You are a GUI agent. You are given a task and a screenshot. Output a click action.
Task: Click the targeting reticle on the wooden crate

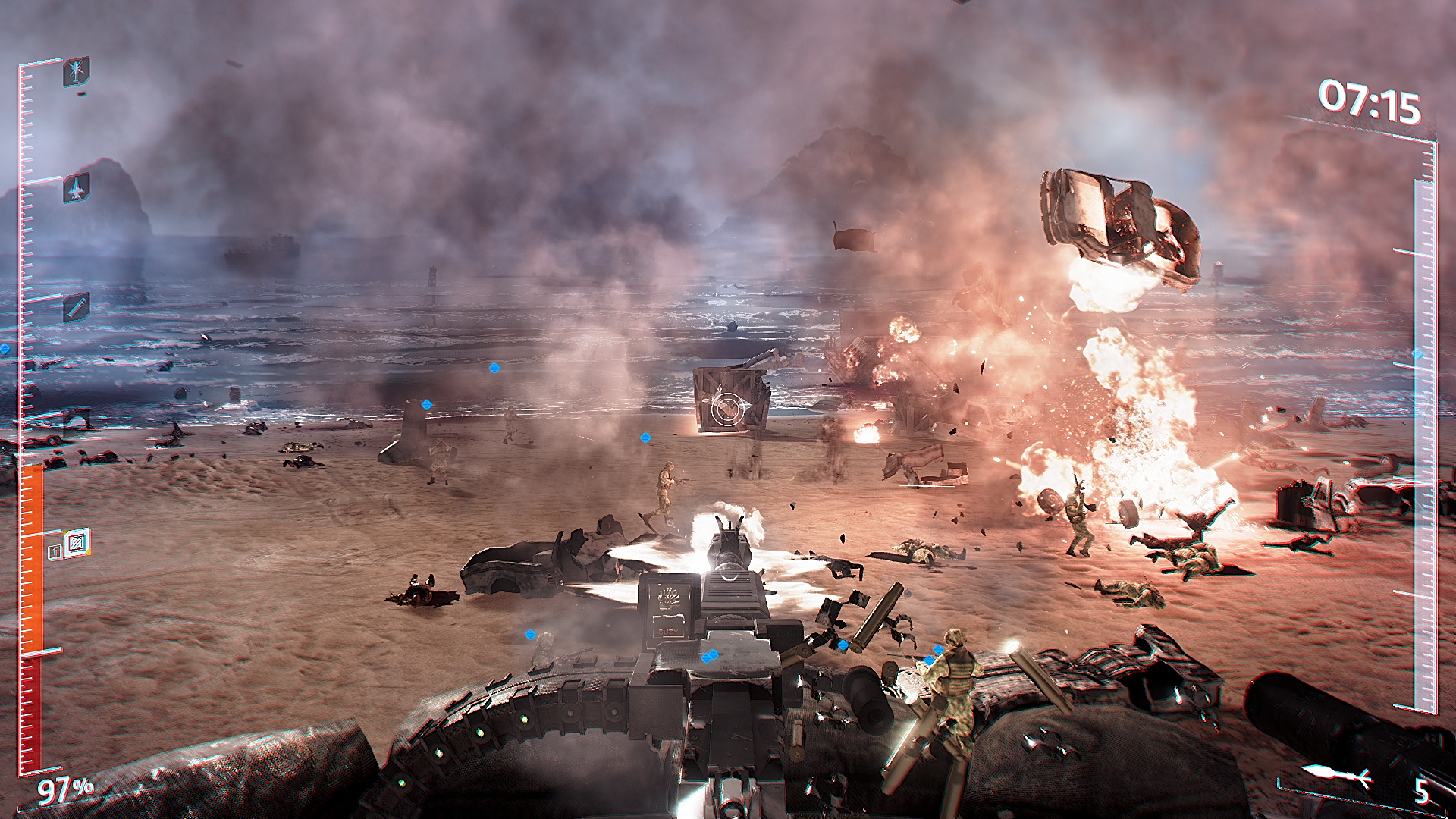(726, 409)
